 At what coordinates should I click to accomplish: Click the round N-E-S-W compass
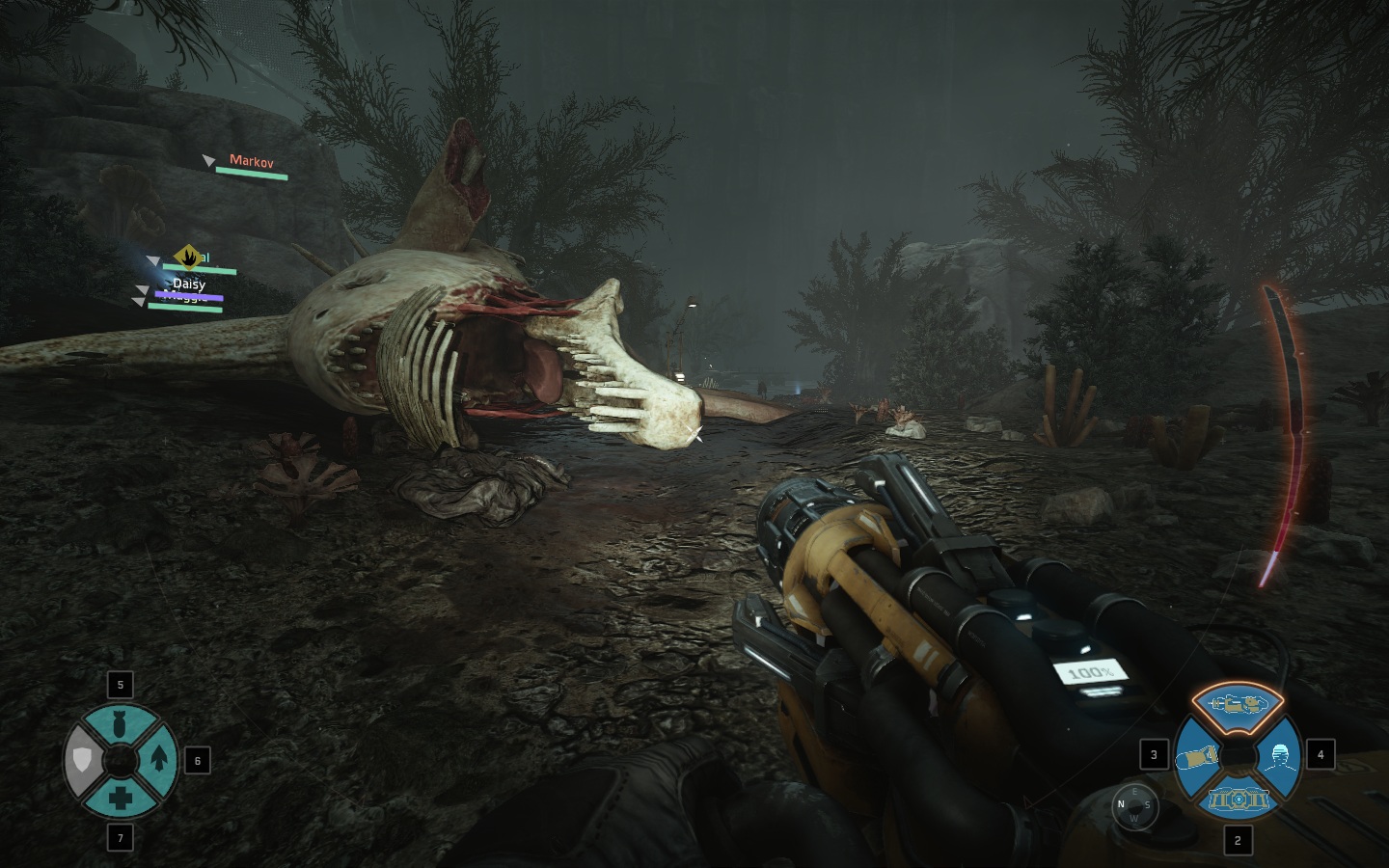pos(1134,804)
